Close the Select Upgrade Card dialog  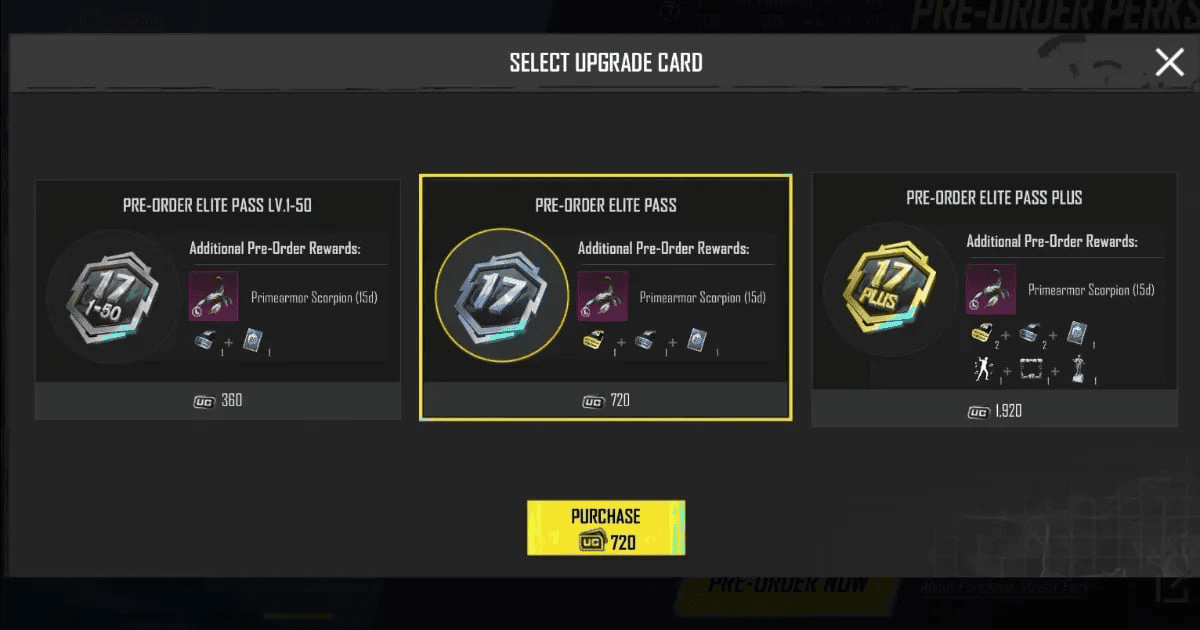pos(1169,62)
